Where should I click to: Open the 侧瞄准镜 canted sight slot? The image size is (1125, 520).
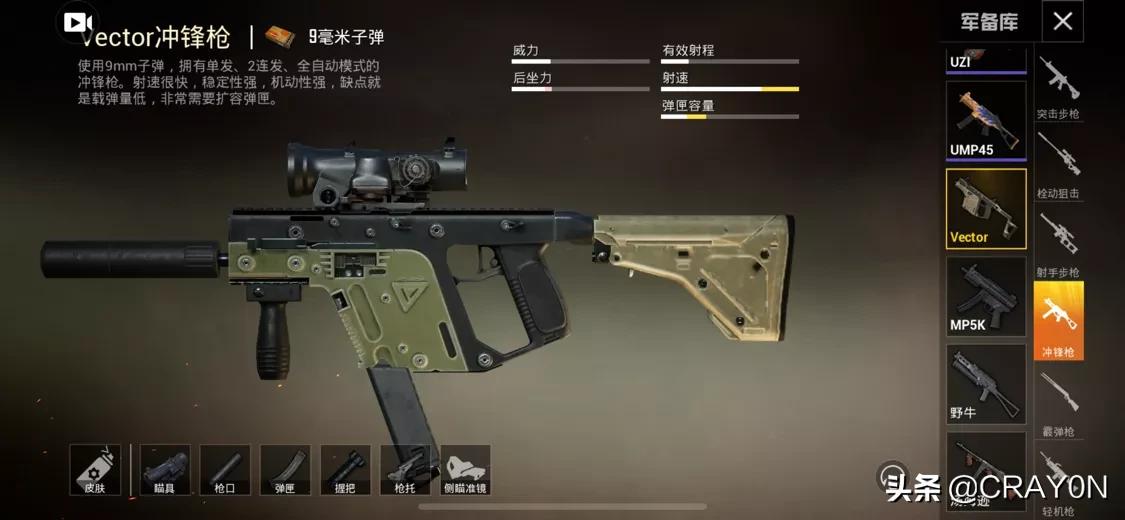point(466,470)
